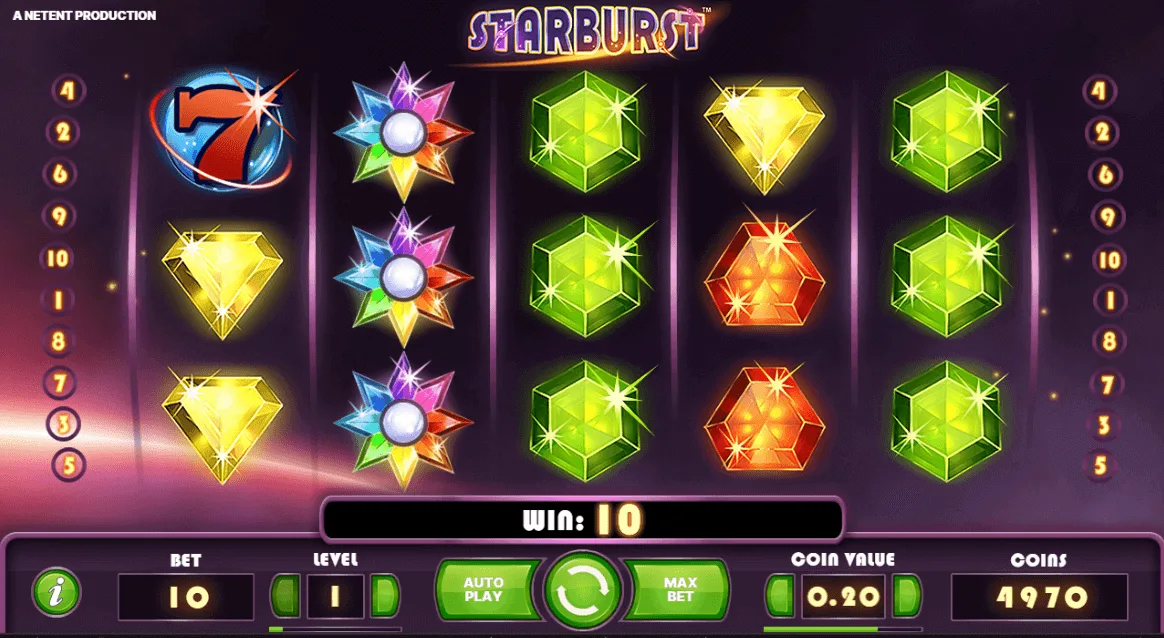Viewport: 1164px width, 638px height.
Task: Decrease the bet level
Action: point(286,596)
